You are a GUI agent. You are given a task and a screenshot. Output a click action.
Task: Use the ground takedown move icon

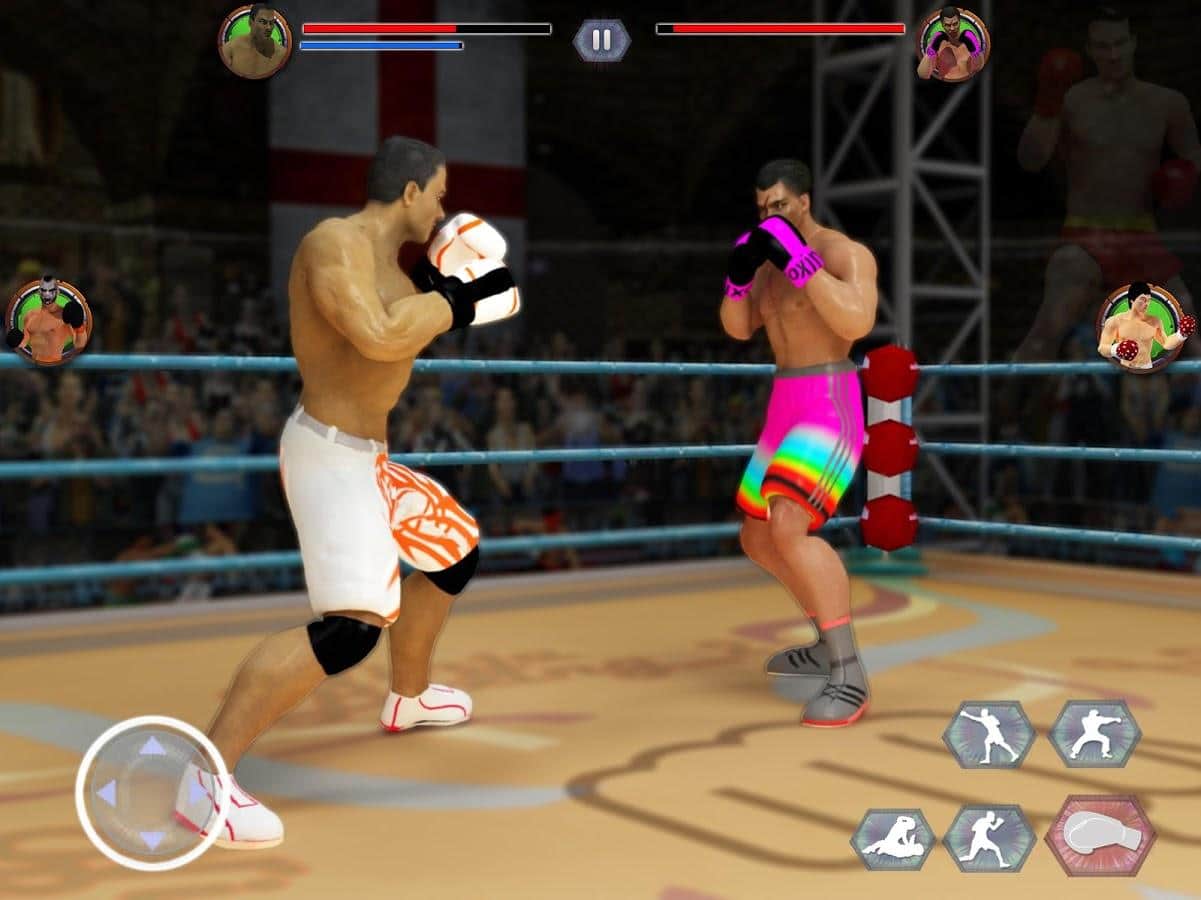(893, 838)
